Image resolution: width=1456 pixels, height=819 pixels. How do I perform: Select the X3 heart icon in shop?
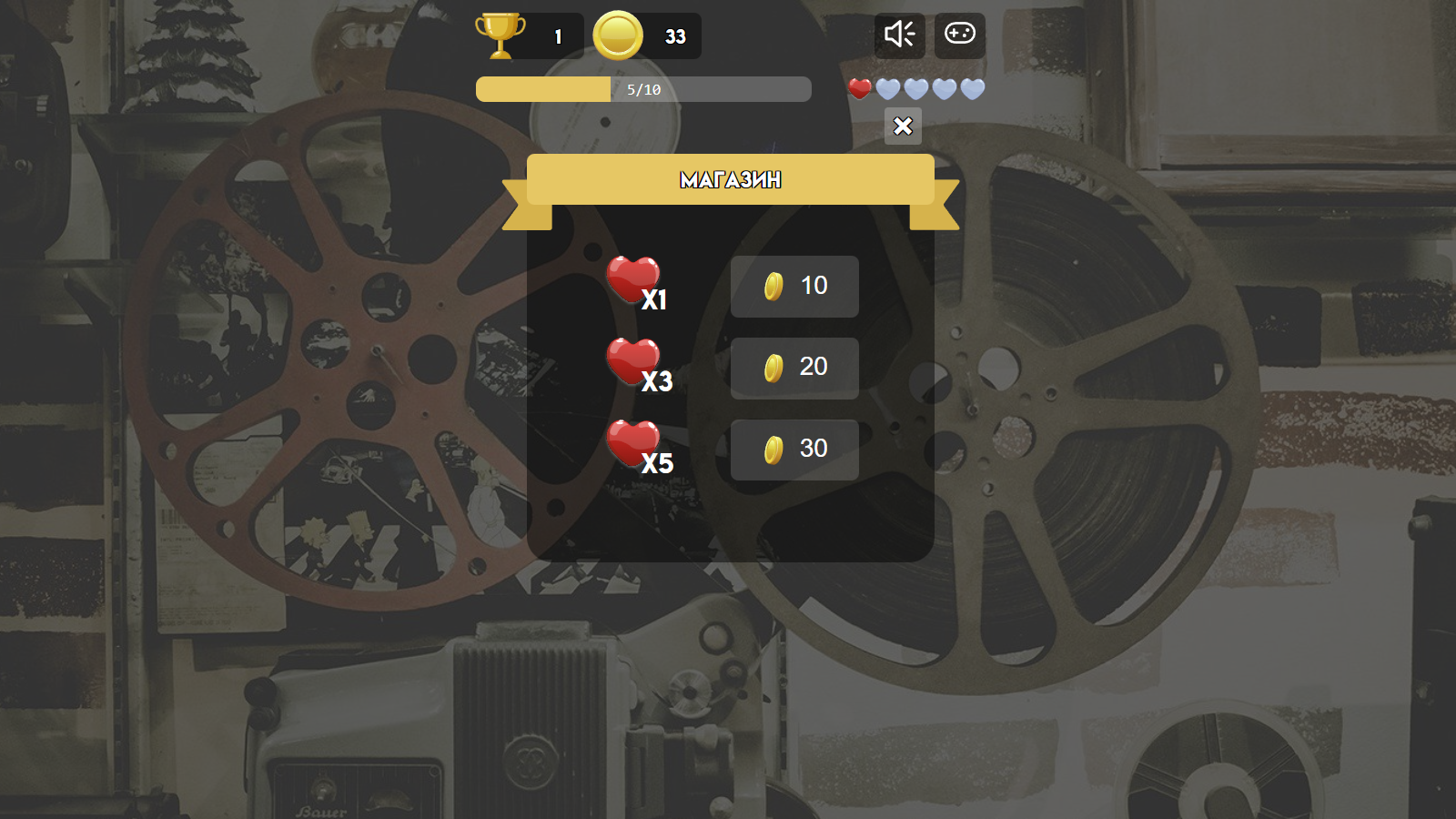(x=634, y=361)
